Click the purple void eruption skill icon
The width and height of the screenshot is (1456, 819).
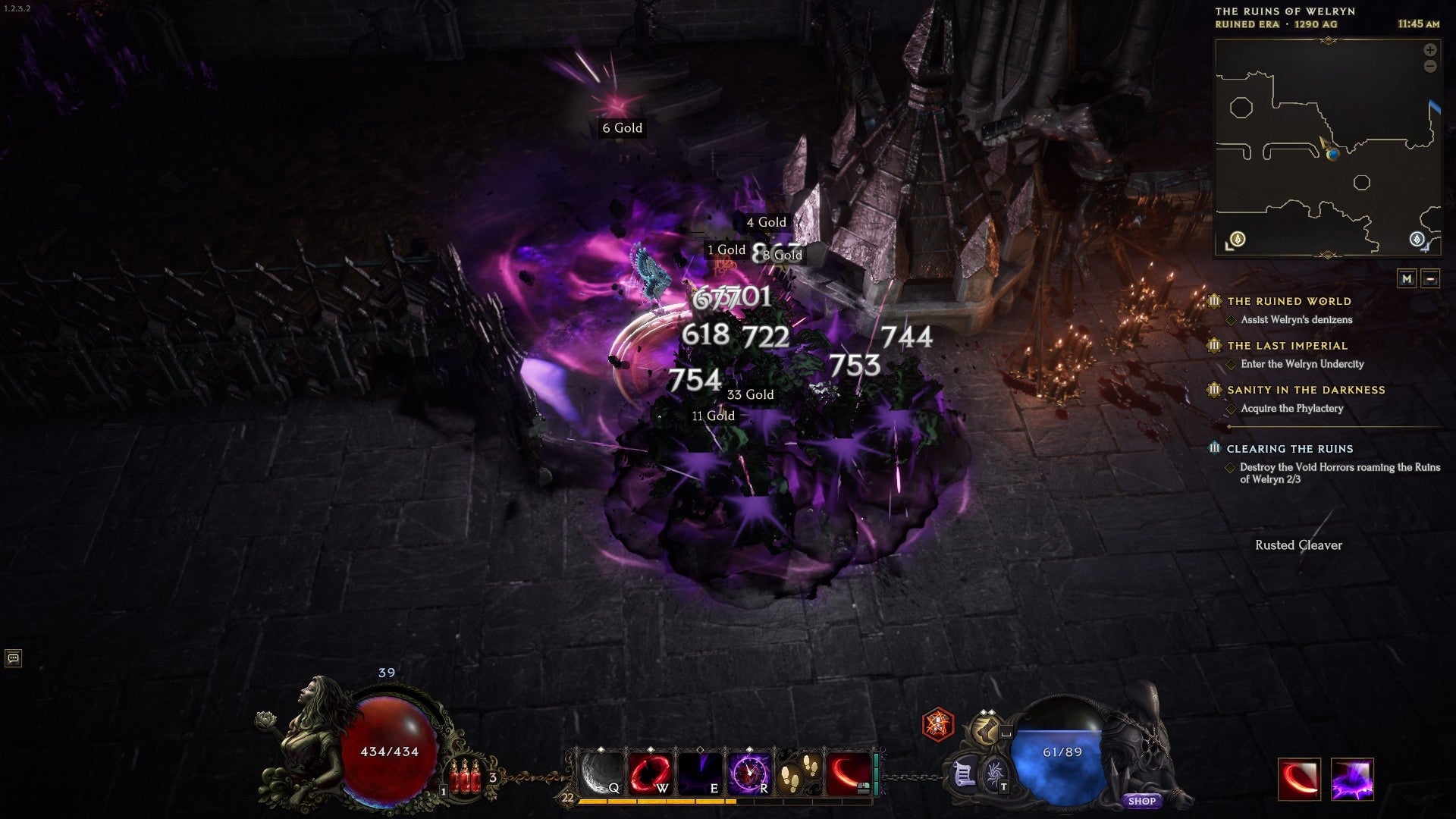point(1351,780)
